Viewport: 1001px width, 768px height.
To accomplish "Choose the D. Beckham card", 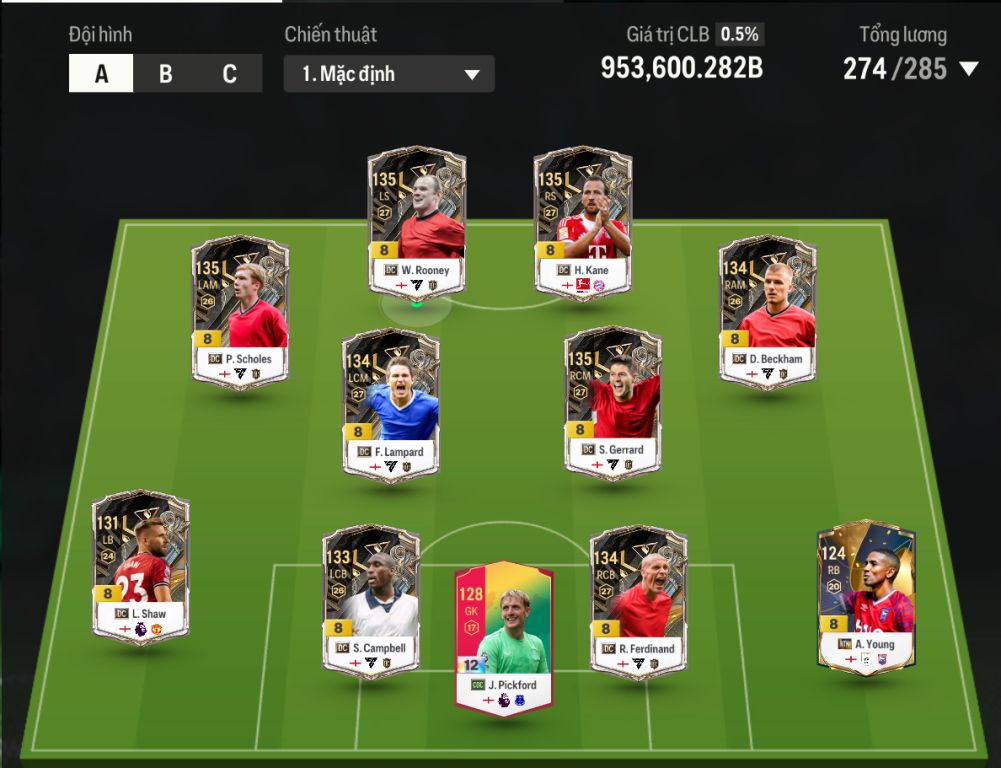I will click(767, 311).
